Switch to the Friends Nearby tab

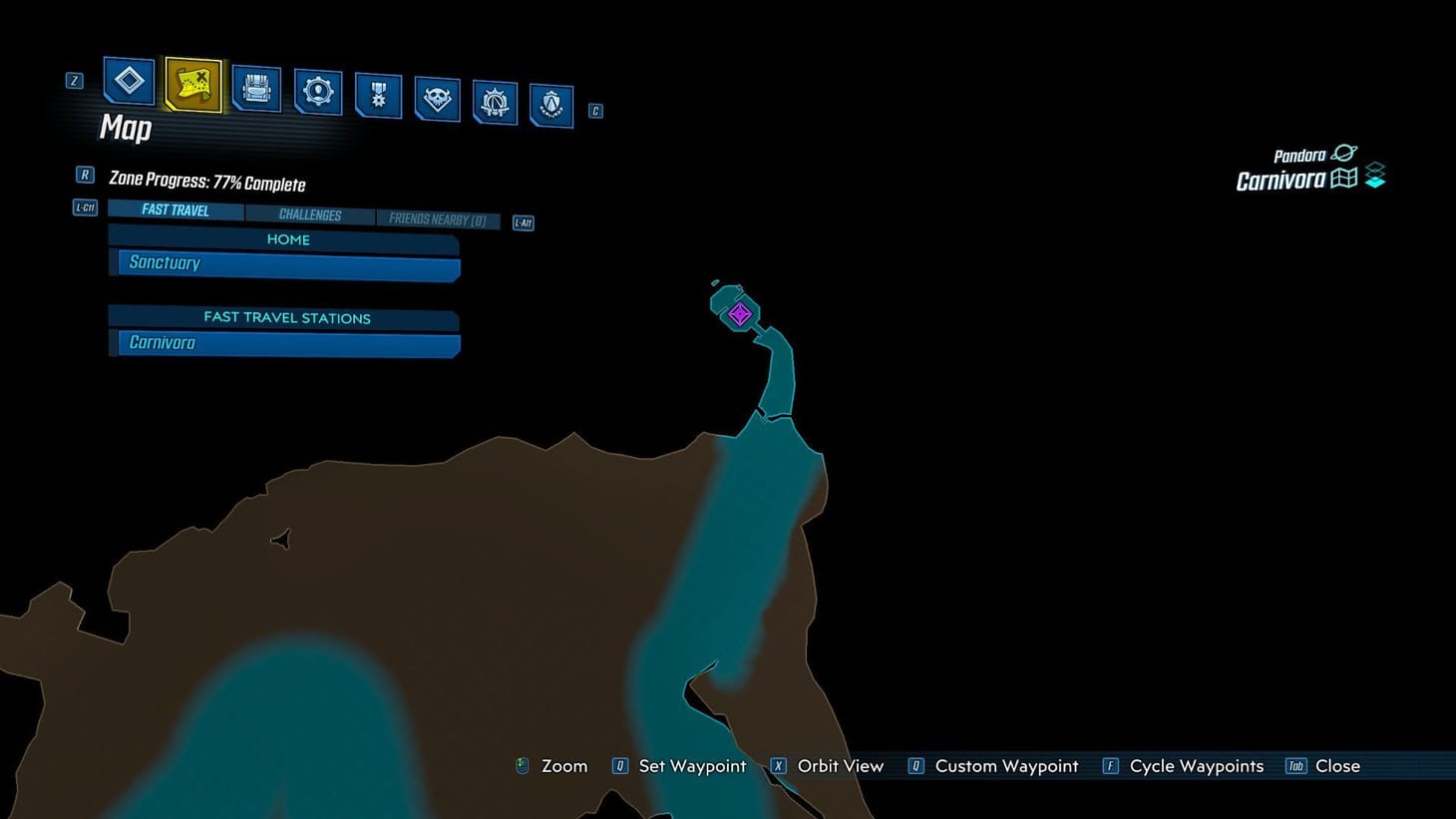coord(438,218)
